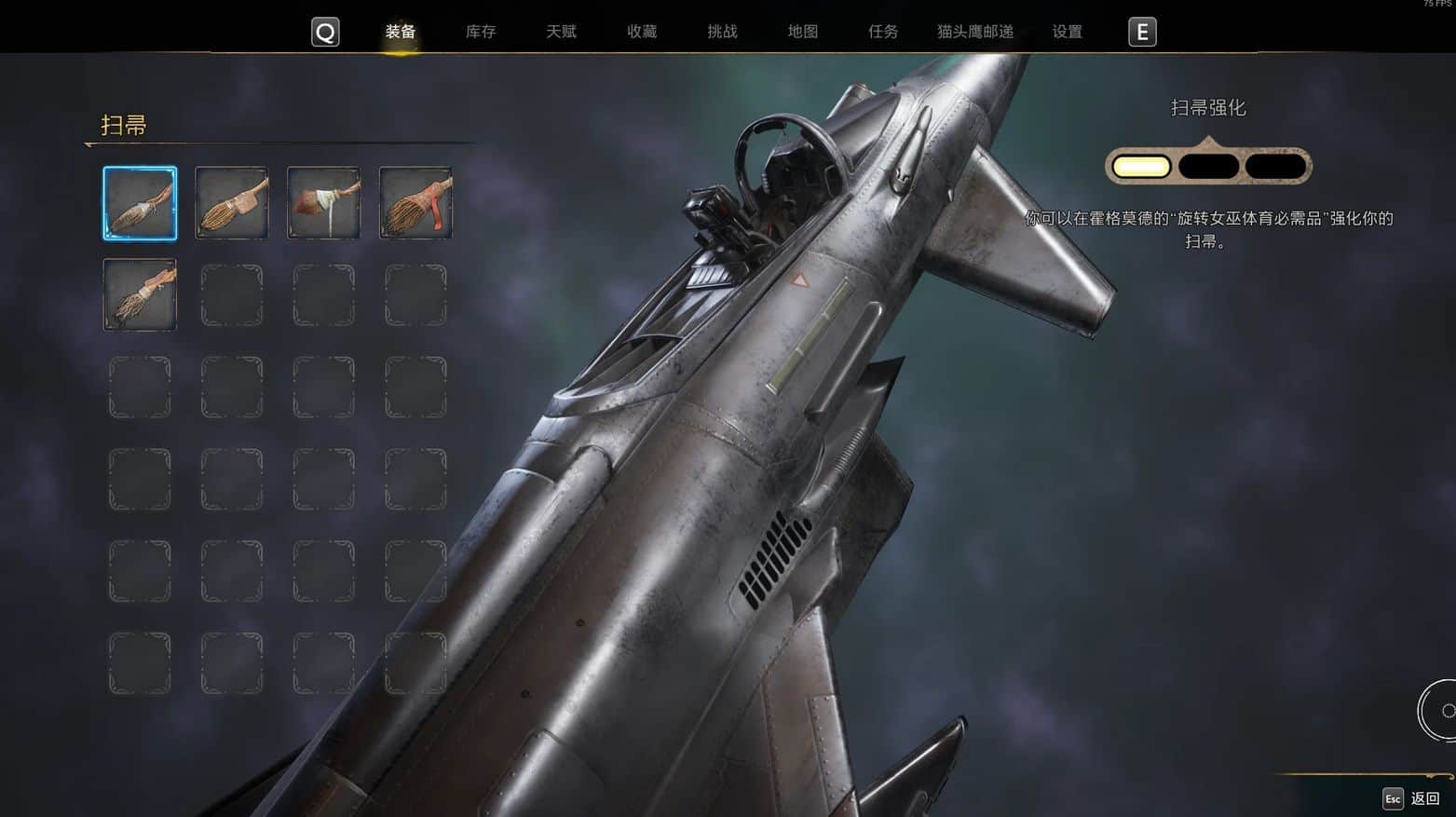Viewport: 1456px width, 817px height.
Task: Switch to the 地图 (Map) tab
Action: (802, 32)
